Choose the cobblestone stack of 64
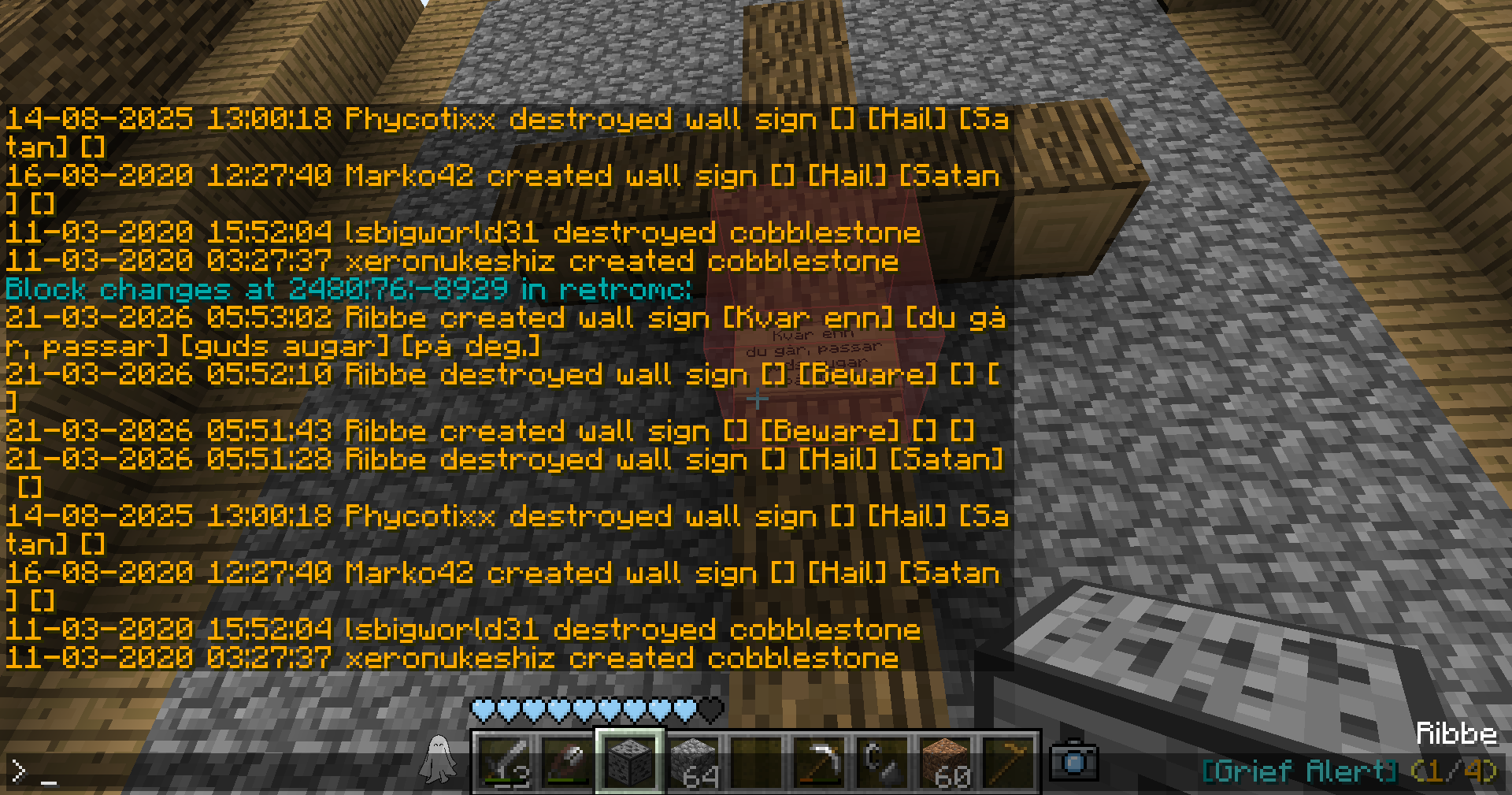 click(694, 762)
